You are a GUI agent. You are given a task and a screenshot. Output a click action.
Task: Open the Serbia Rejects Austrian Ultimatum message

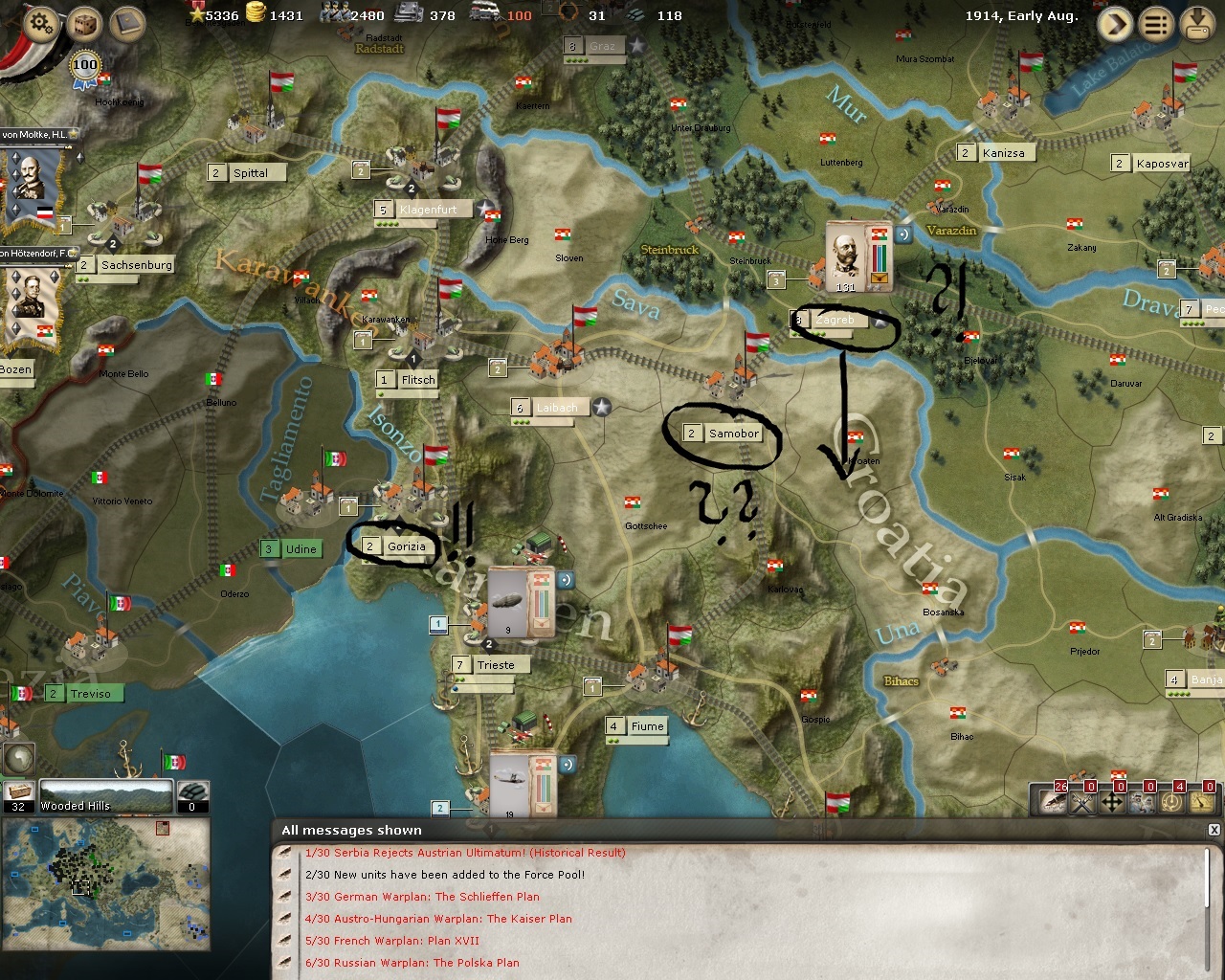(465, 853)
